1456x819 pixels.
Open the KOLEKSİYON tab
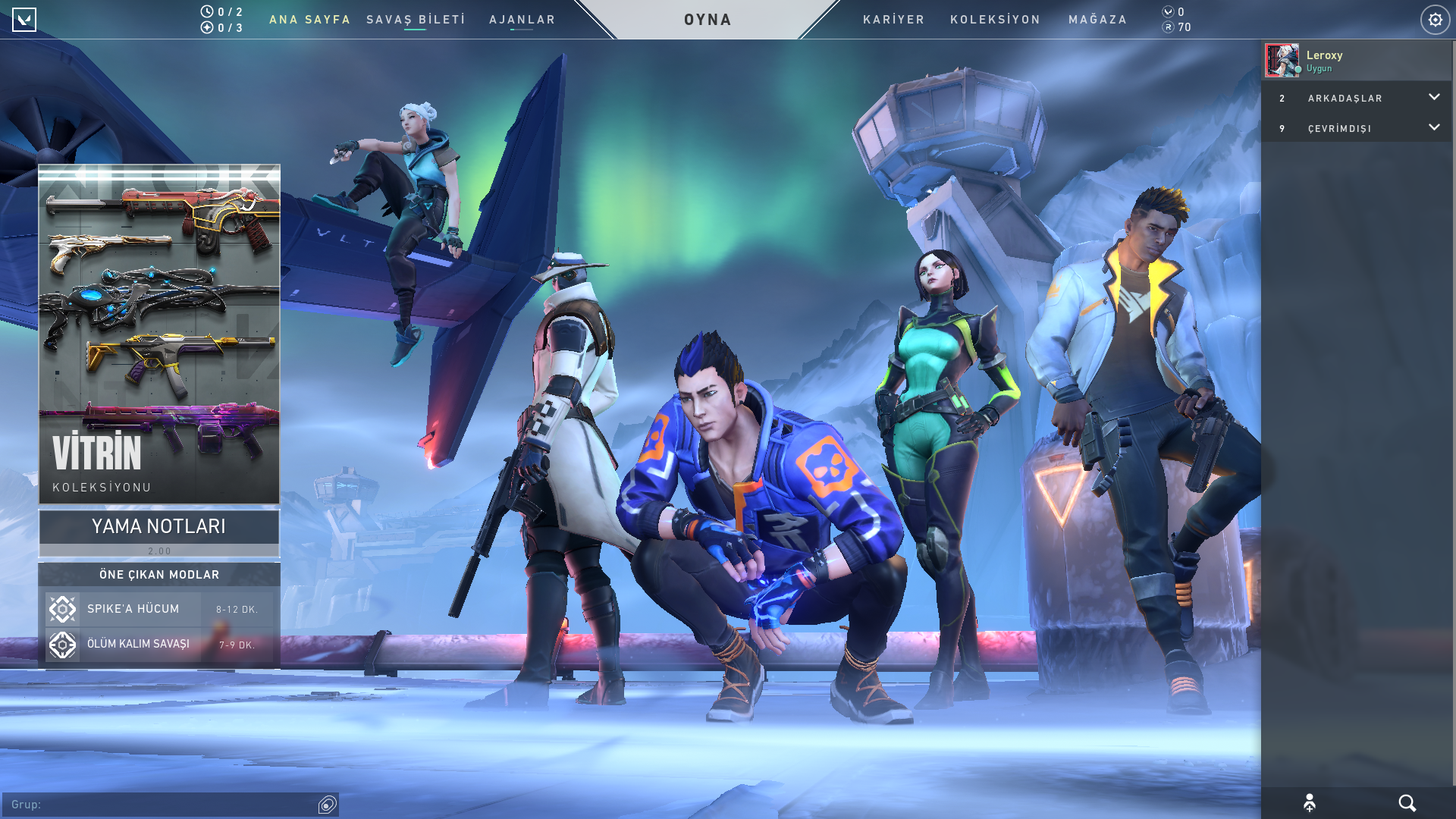pos(995,20)
